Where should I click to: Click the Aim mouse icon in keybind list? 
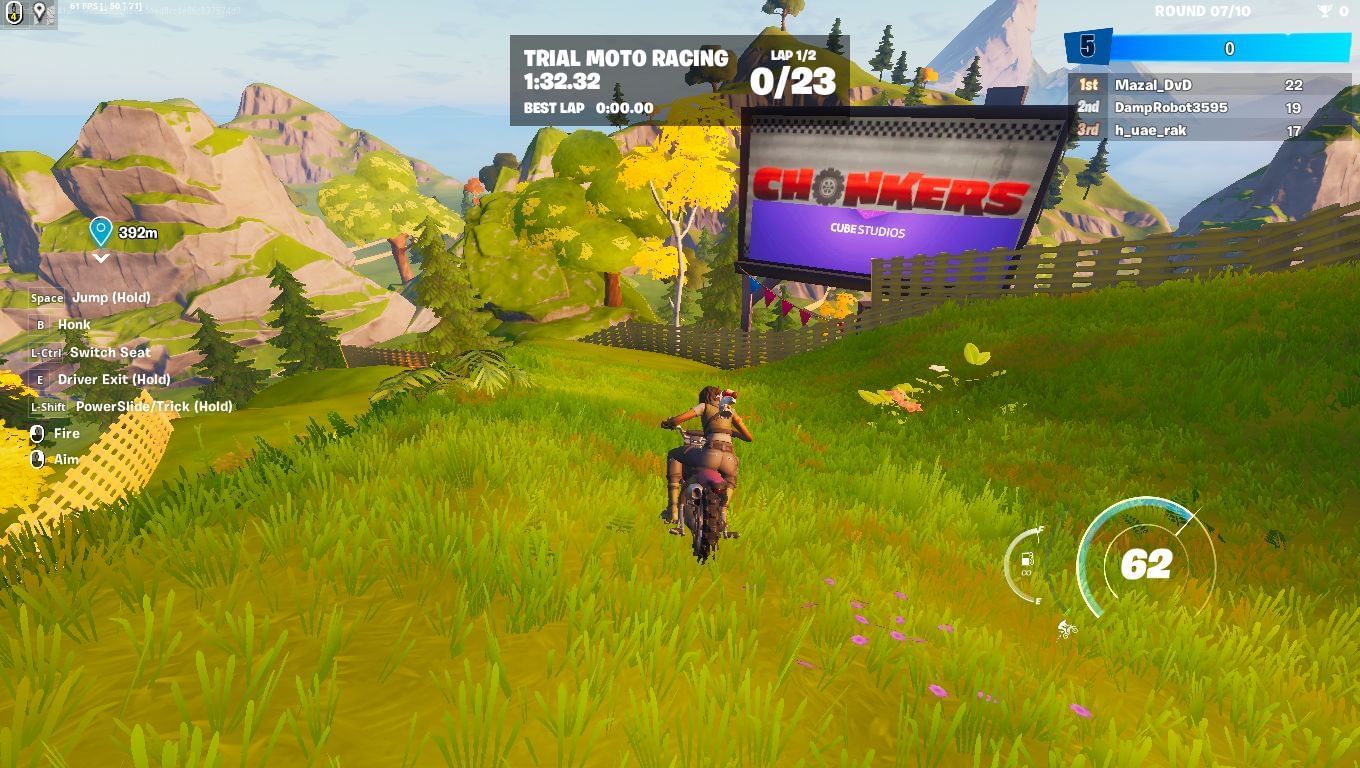(x=38, y=459)
